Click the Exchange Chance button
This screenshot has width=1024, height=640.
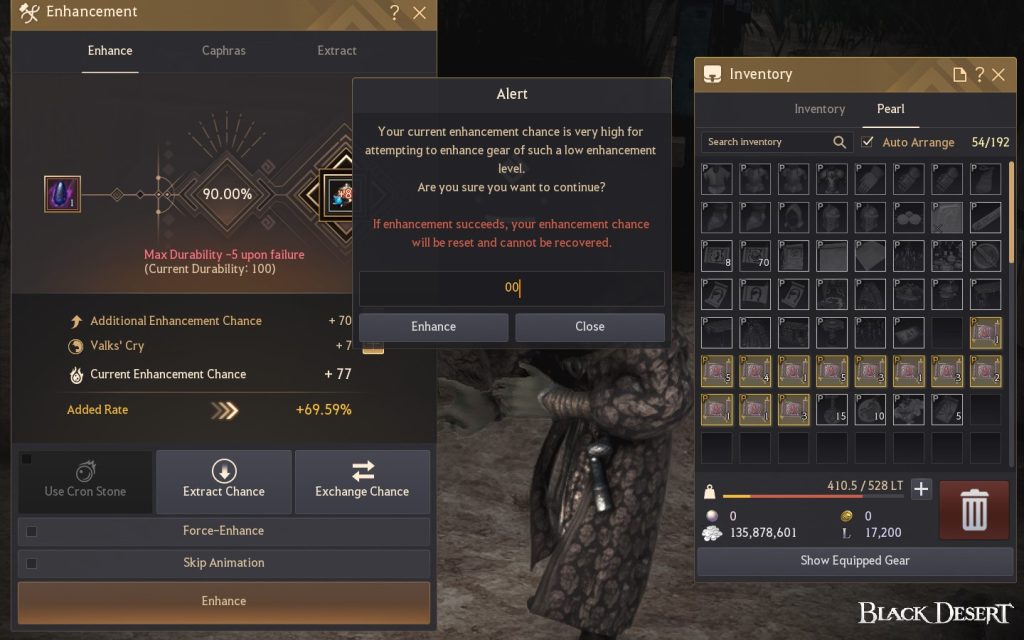(362, 480)
